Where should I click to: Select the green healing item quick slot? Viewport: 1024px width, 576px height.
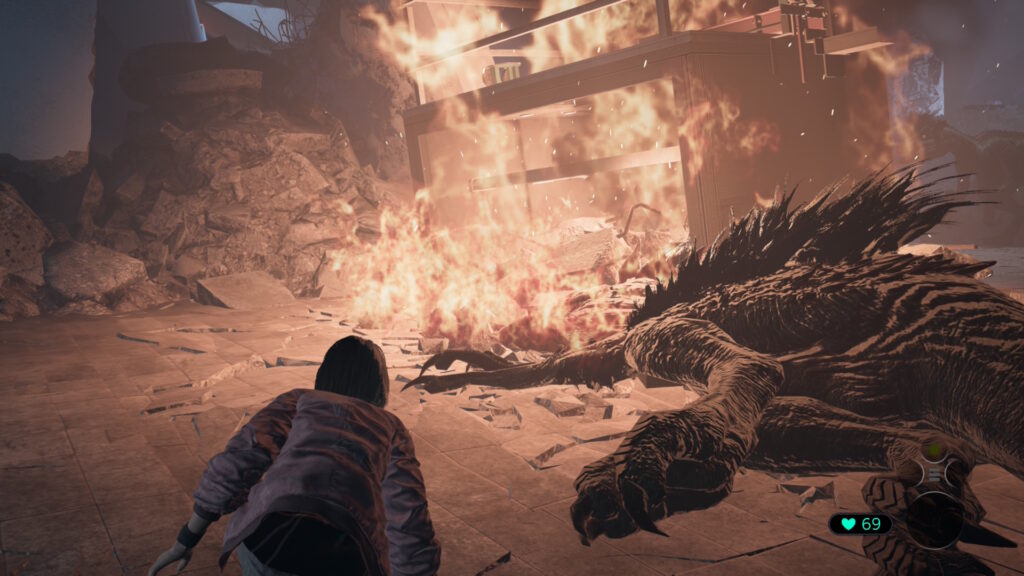tap(933, 451)
